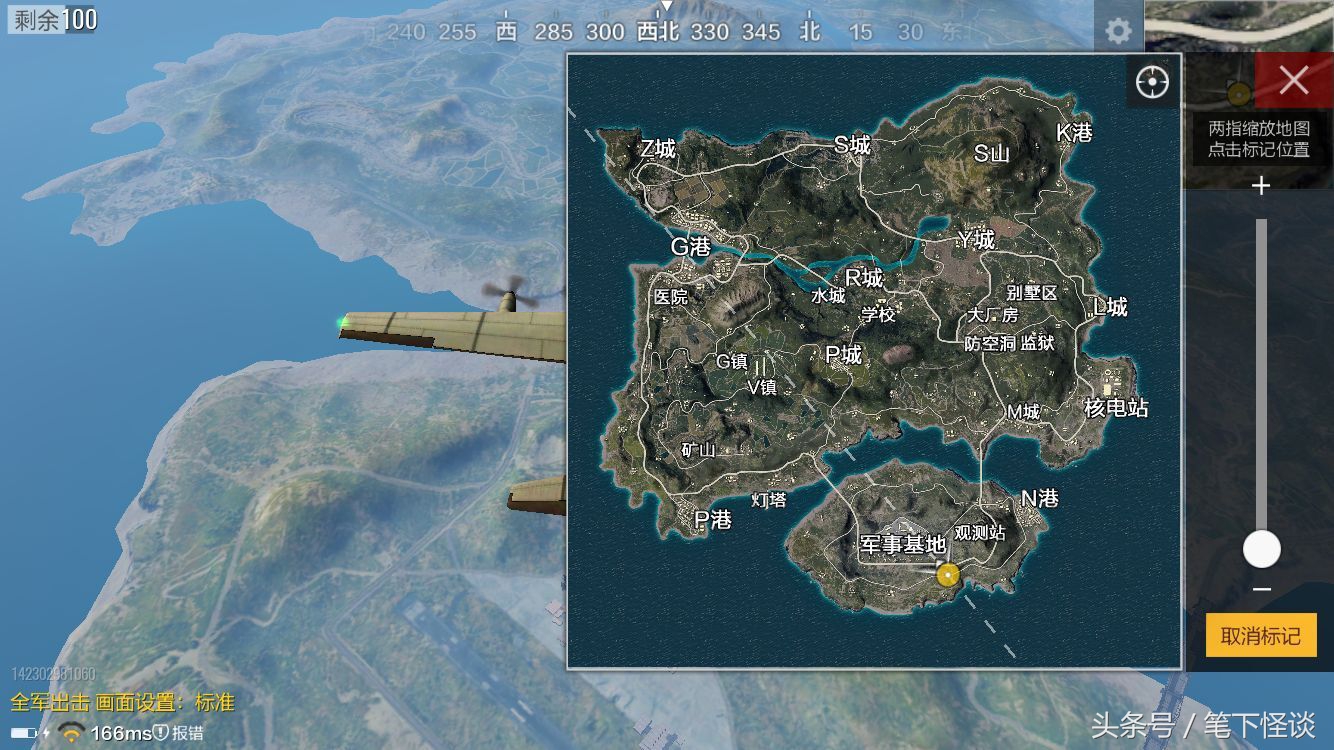1334x750 pixels.
Task: Open the gear settings icon
Action: pos(1118,31)
